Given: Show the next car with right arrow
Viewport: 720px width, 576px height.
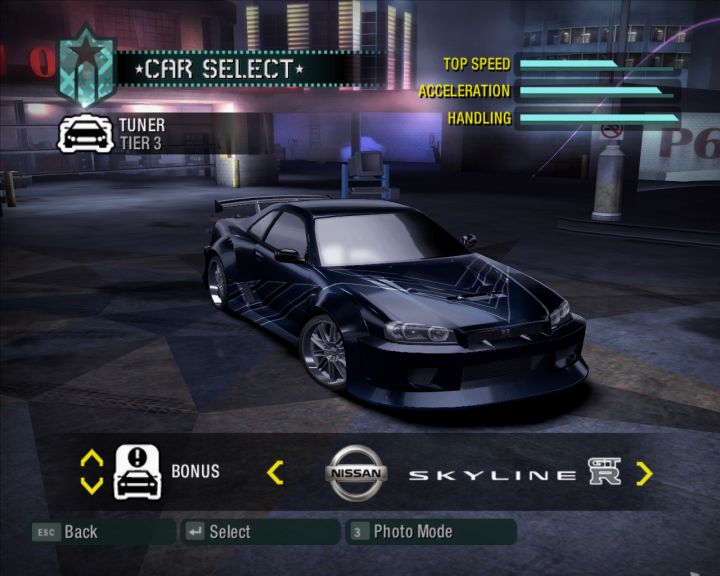Looking at the screenshot, I should [x=644, y=473].
